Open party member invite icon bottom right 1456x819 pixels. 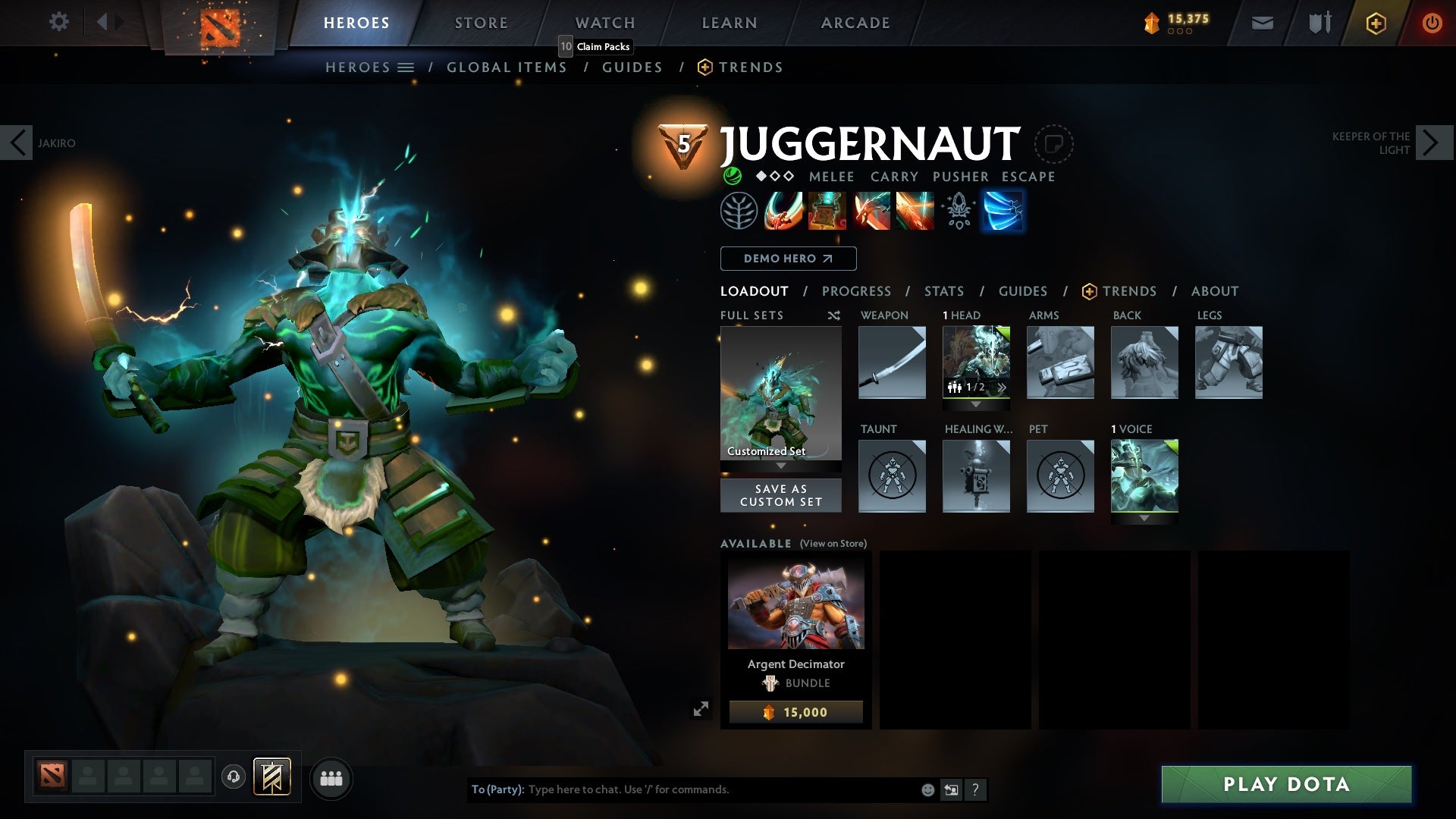(x=331, y=777)
